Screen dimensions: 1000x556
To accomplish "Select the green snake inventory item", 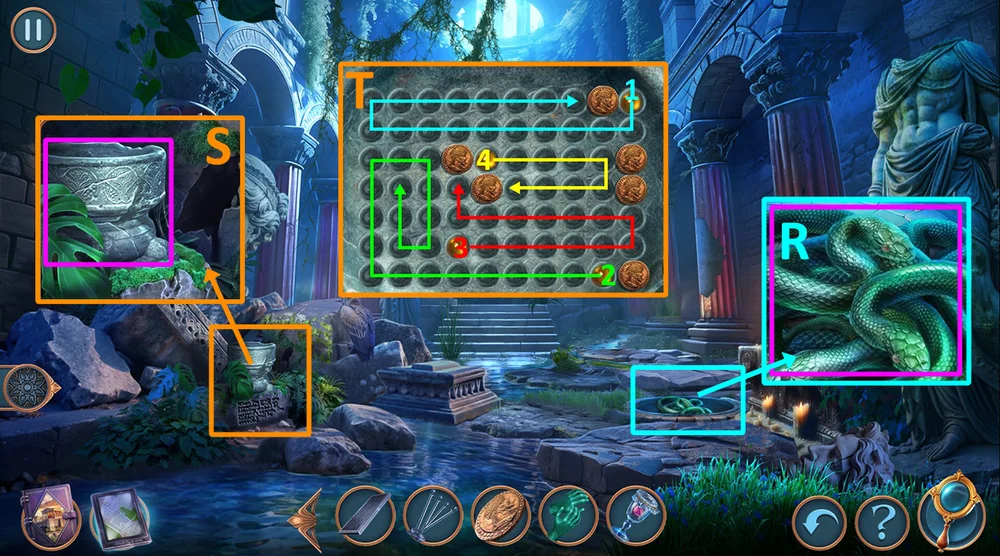I will [567, 516].
